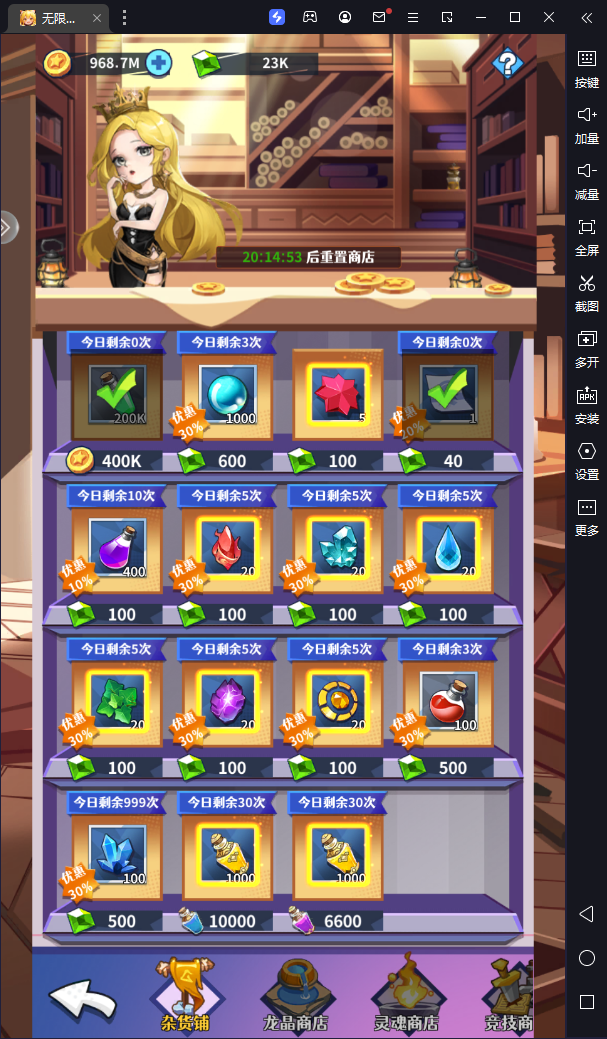The height and width of the screenshot is (1039, 607).
Task: Open the question mark help icon
Action: point(508,64)
